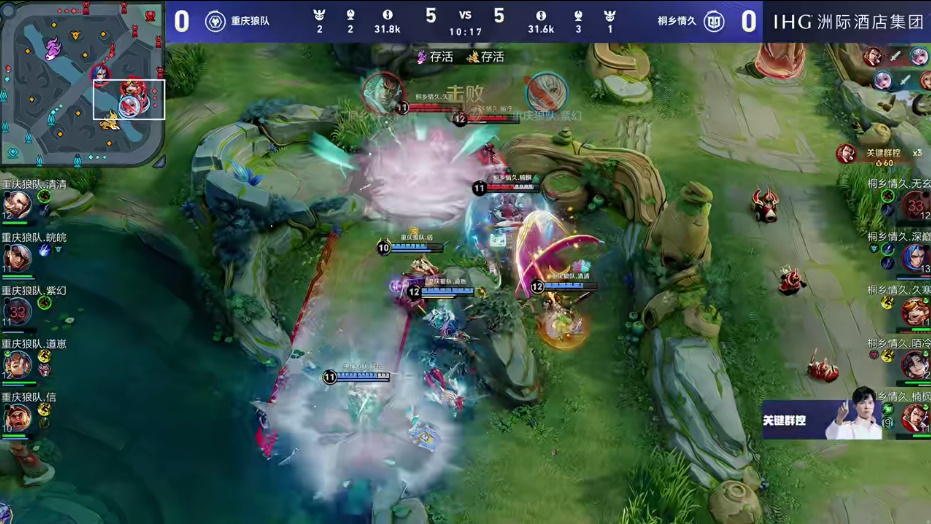This screenshot has height=524, width=931.
Task: Click the 重庆狼队 team logo
Action: tap(215, 21)
